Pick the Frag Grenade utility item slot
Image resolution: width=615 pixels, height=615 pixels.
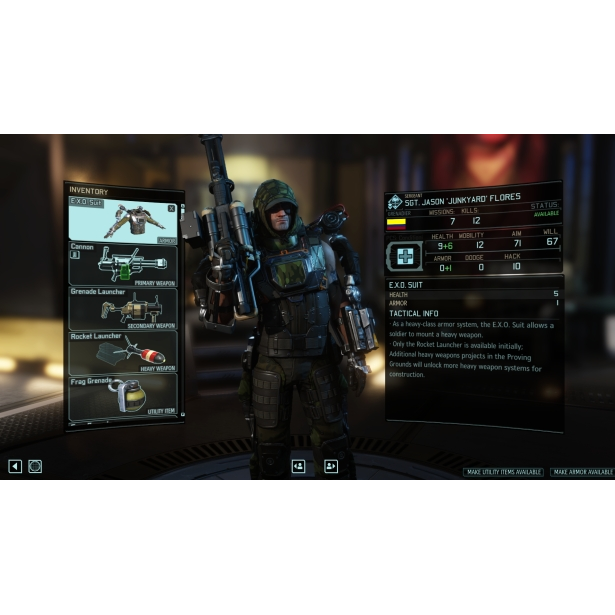122,396
